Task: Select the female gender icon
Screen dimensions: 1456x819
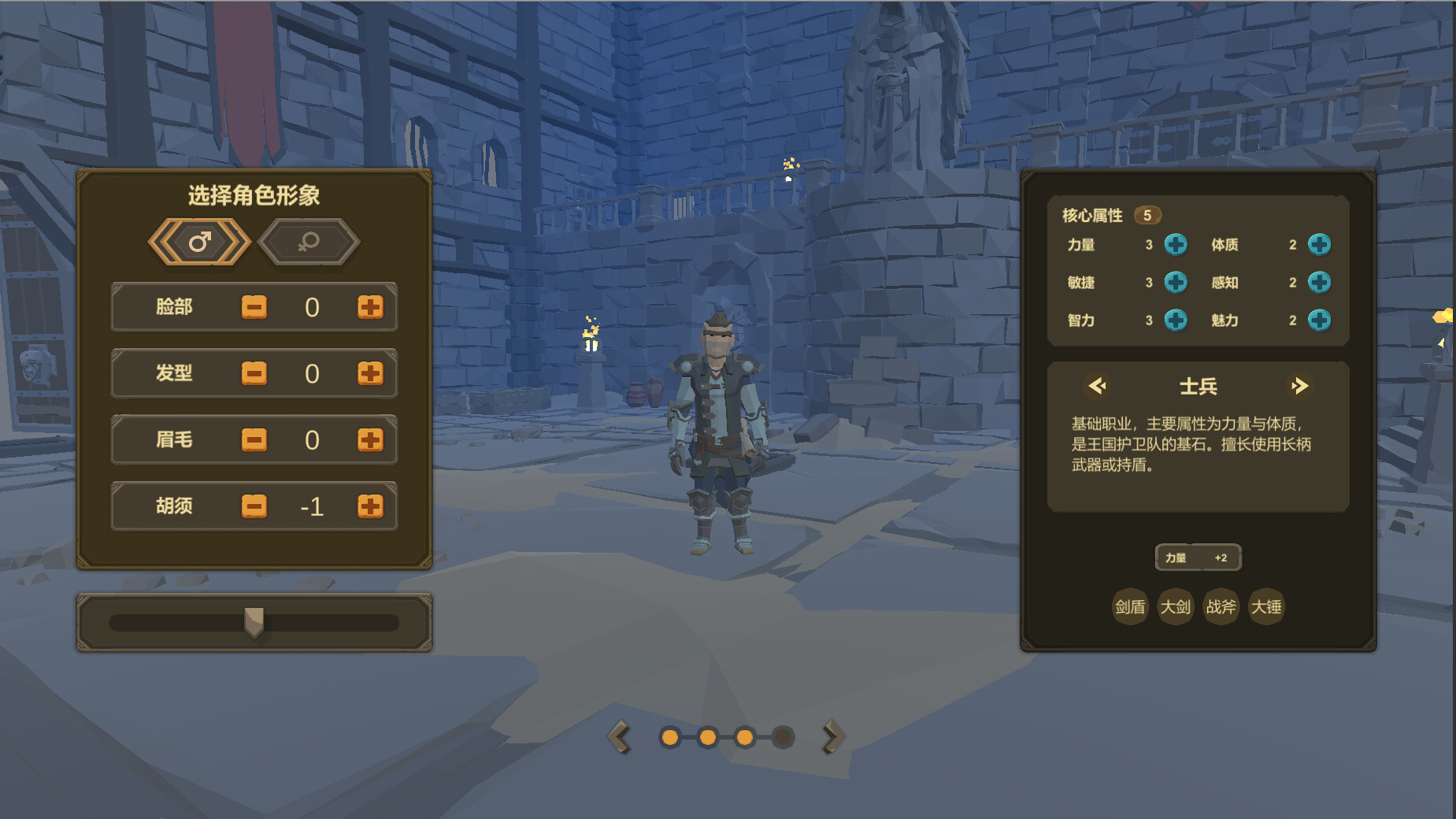Action: [x=309, y=243]
